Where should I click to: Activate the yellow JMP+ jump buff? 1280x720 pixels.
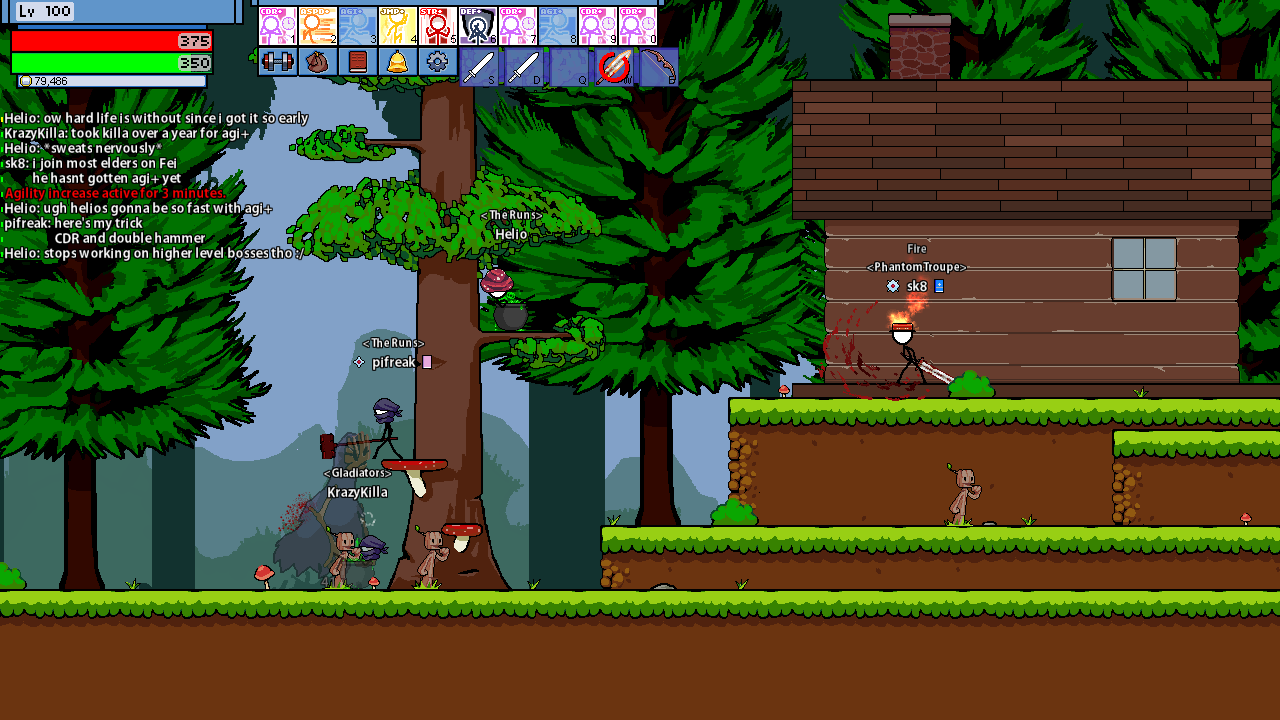pos(397,26)
